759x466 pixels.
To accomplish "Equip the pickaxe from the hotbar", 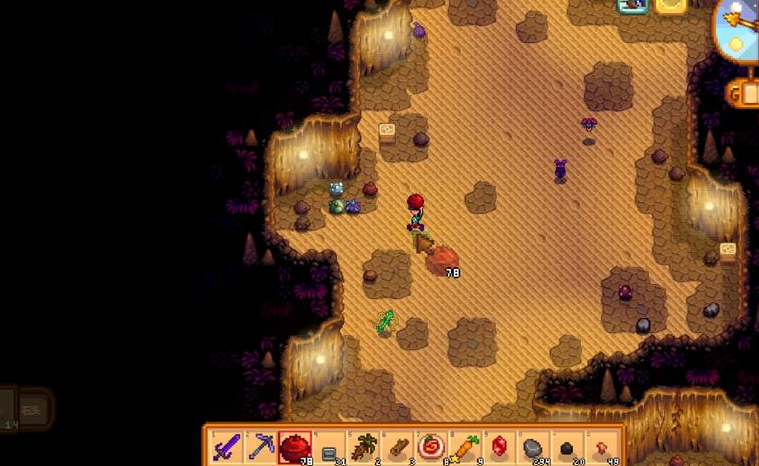I will pyautogui.click(x=262, y=447).
